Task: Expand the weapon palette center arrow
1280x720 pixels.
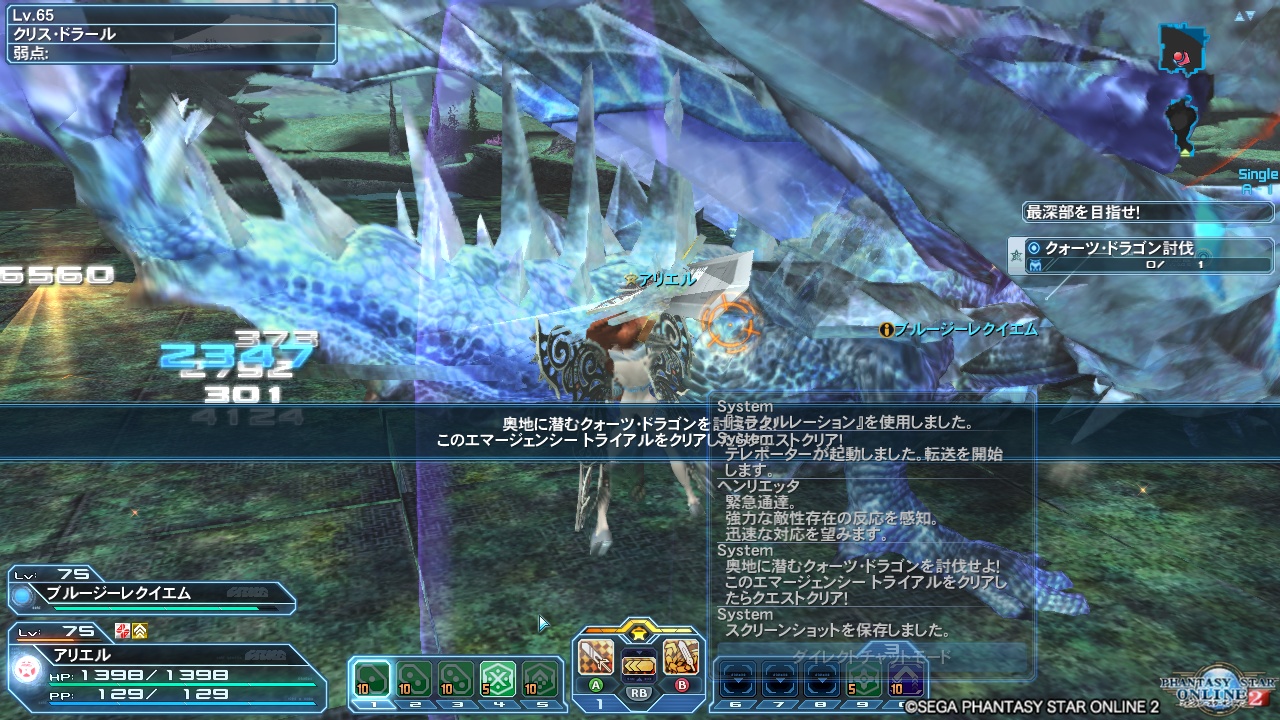Action: pyautogui.click(x=639, y=652)
